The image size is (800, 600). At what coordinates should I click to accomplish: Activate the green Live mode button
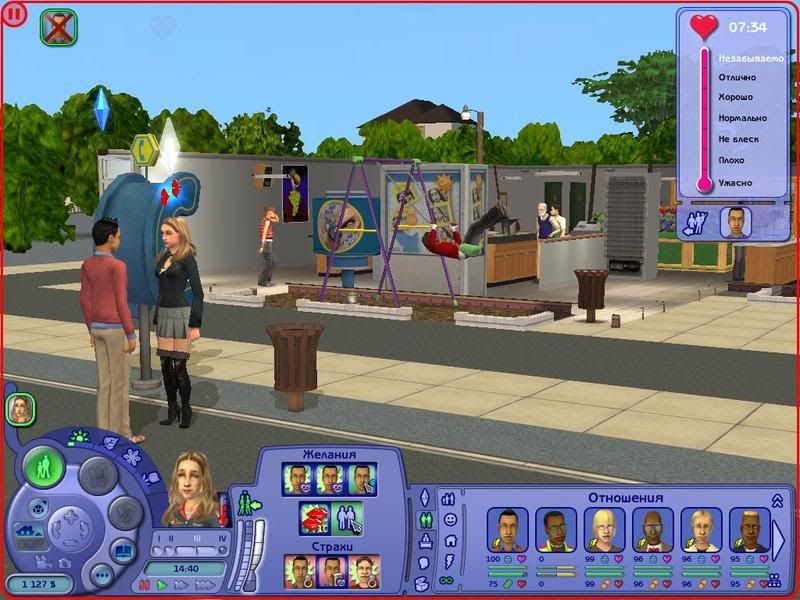[x=44, y=467]
